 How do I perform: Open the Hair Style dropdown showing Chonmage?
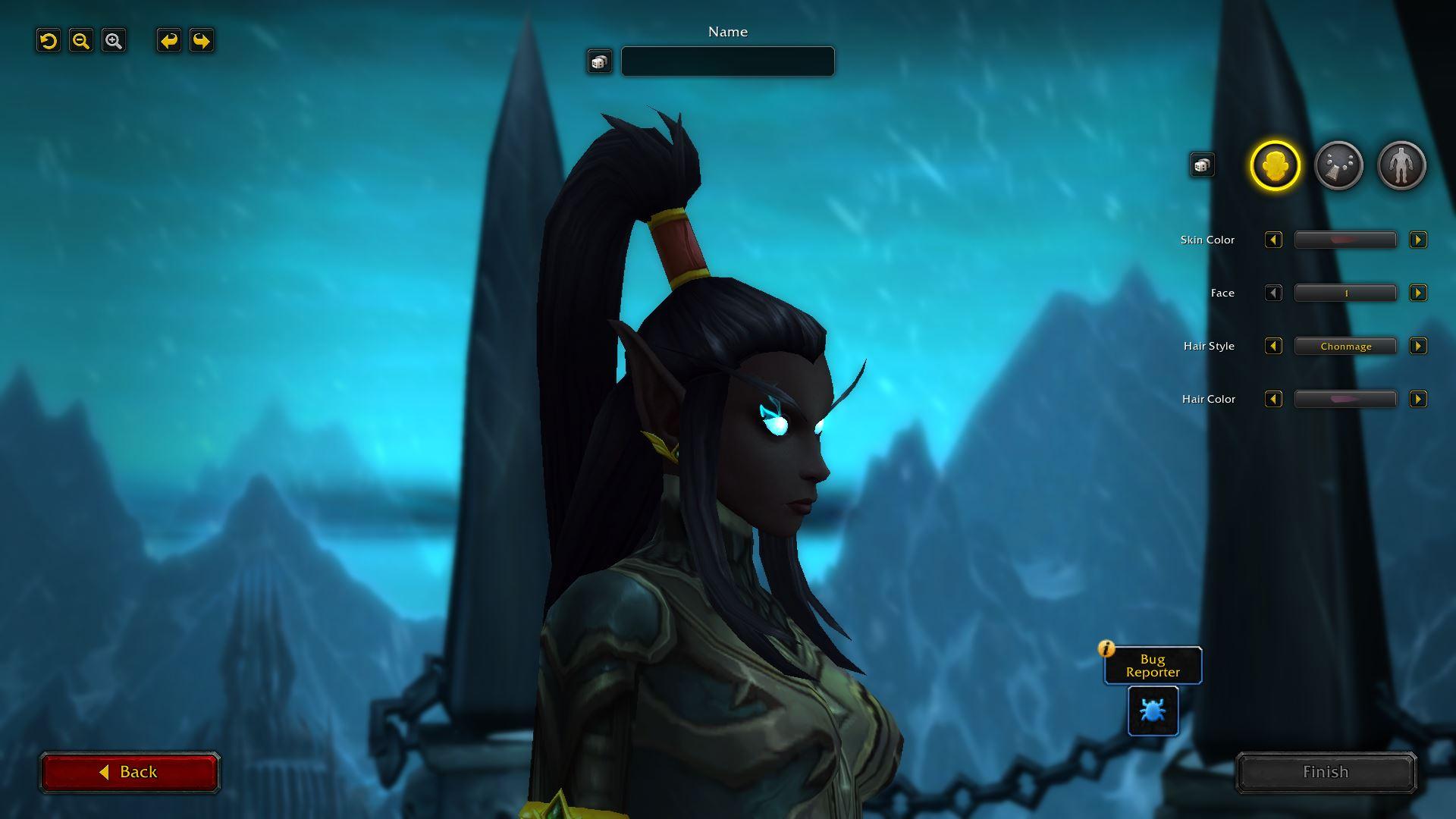(1345, 347)
